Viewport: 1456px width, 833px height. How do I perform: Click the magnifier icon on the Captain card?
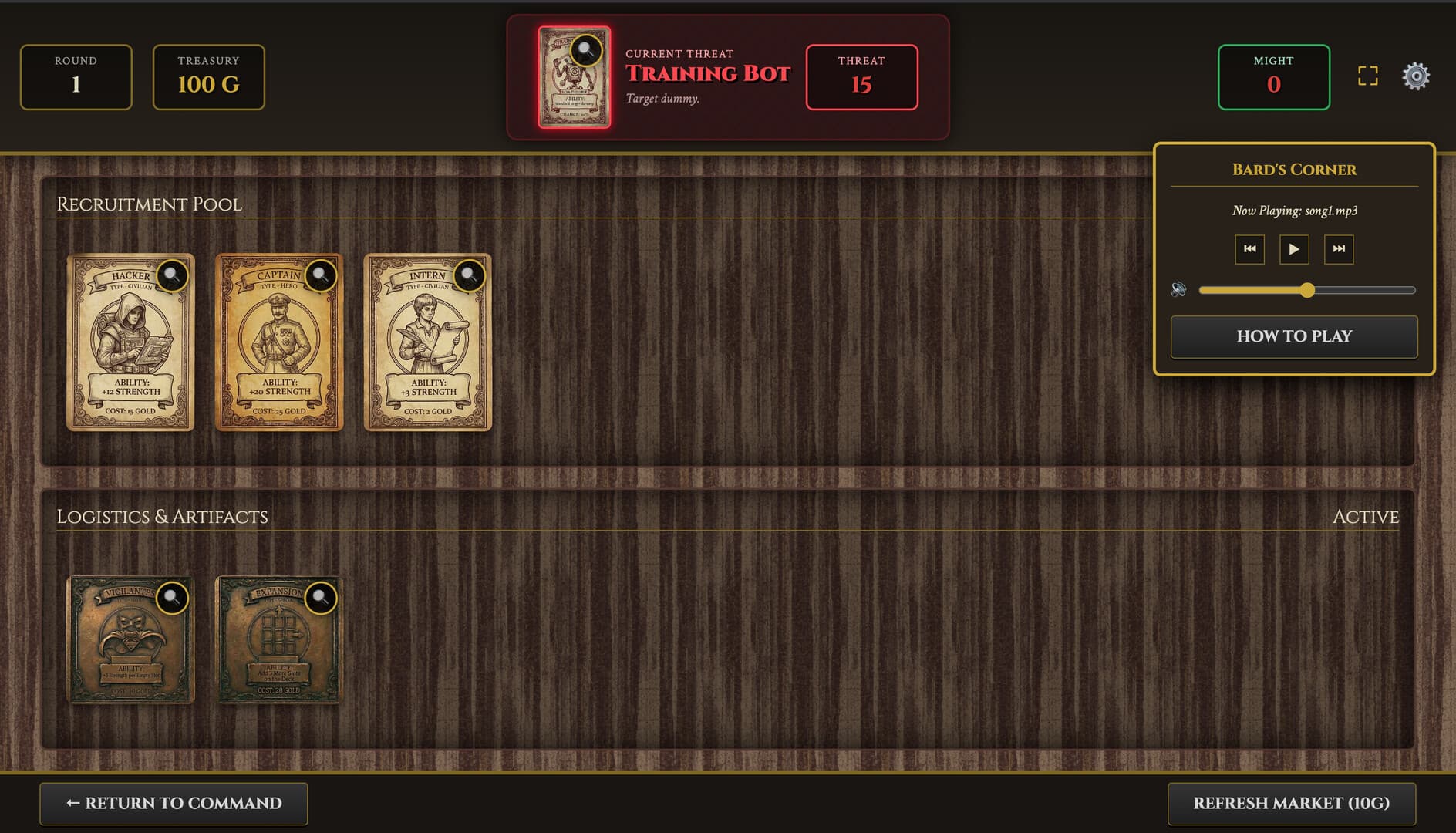tap(321, 277)
